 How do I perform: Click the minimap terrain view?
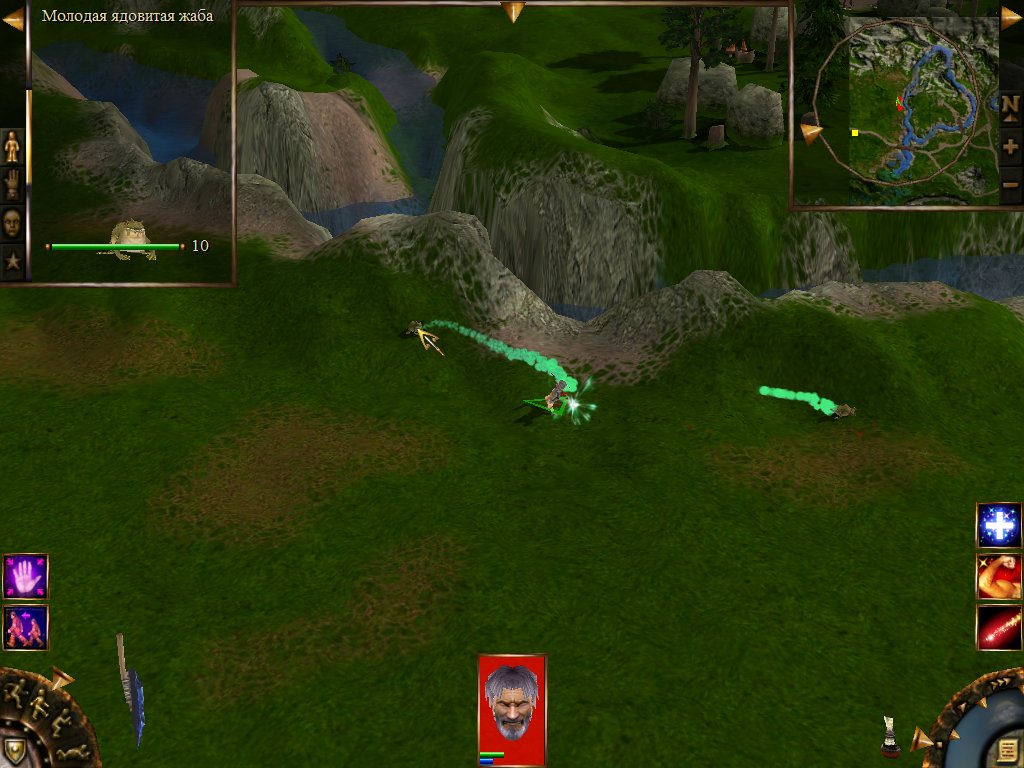[908, 110]
